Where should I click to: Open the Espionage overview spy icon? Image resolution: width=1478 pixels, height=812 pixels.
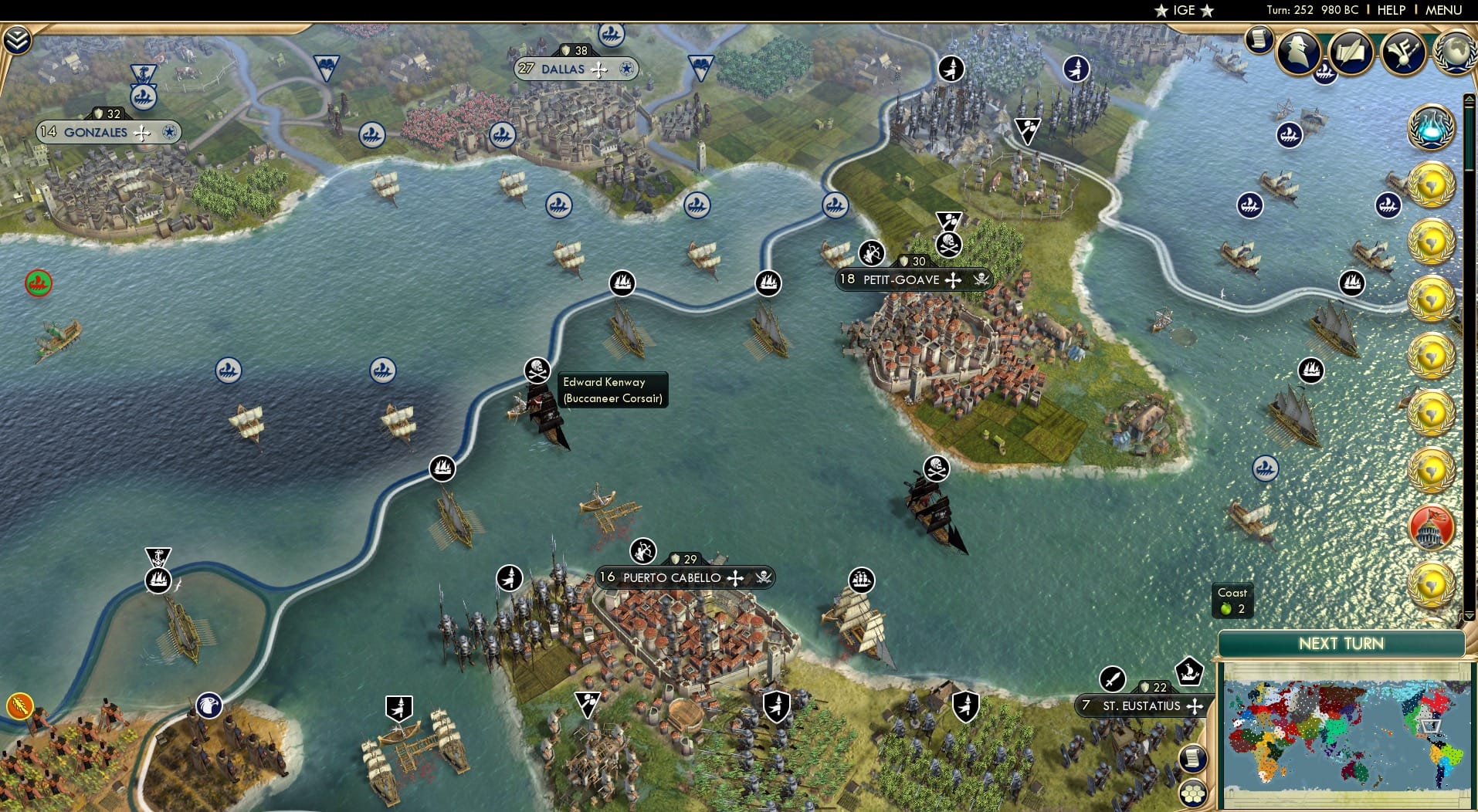[x=1297, y=52]
